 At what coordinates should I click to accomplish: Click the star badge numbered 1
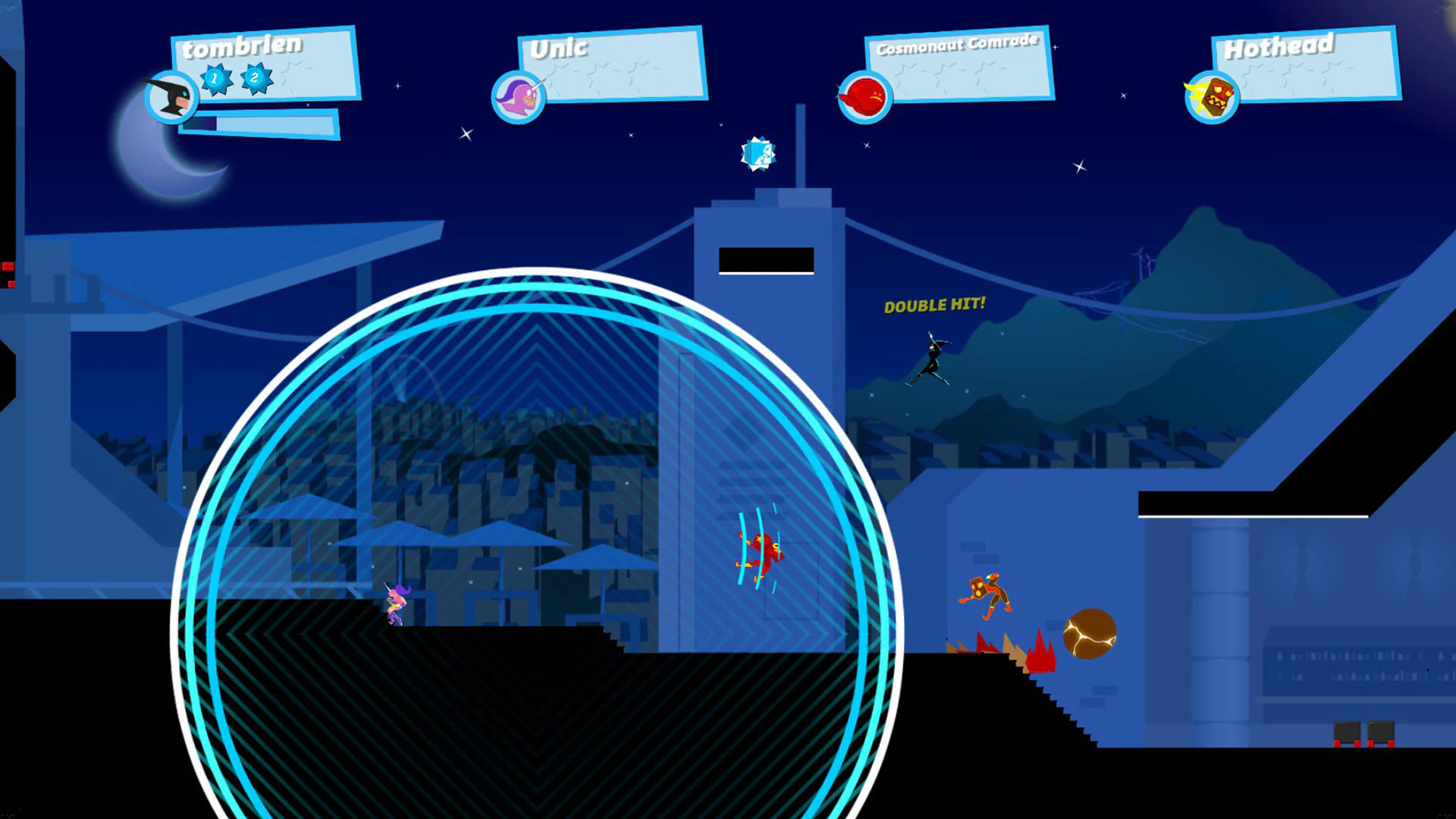pyautogui.click(x=215, y=78)
